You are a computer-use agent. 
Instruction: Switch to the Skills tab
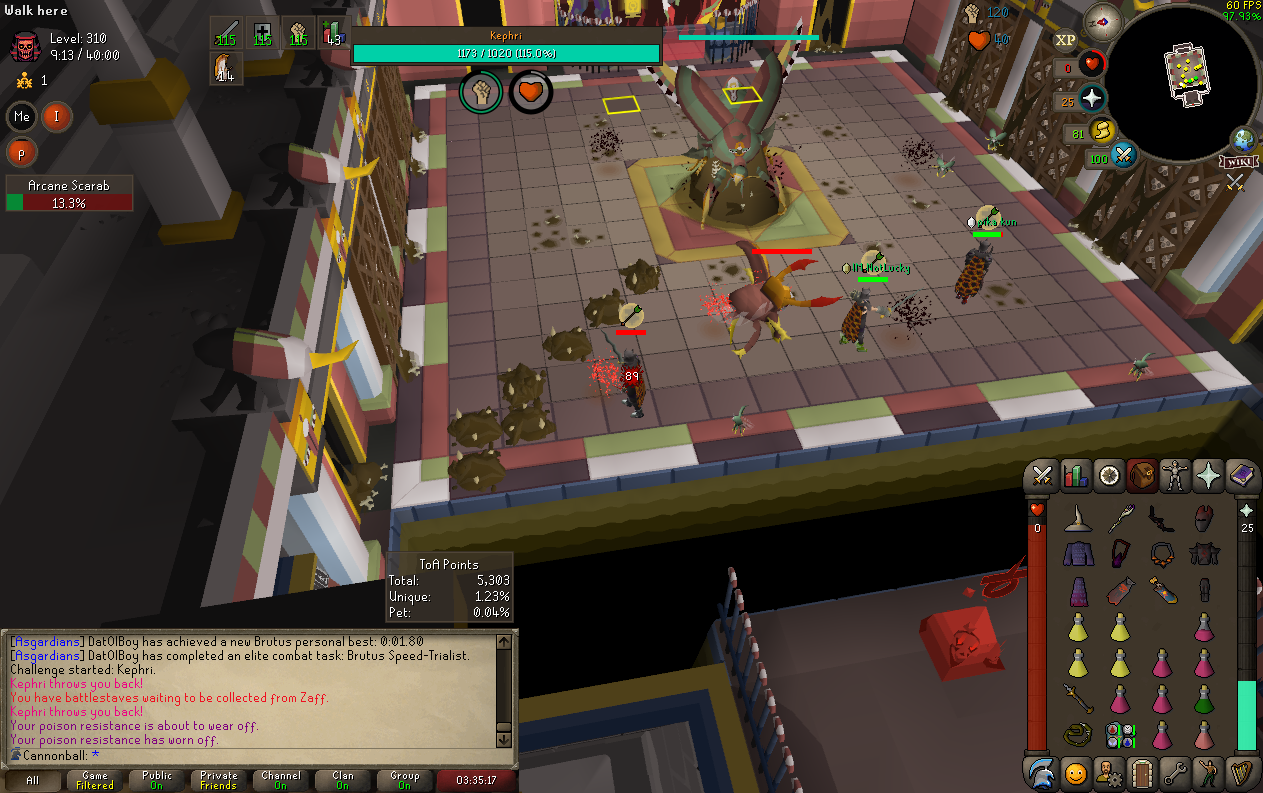click(x=1075, y=476)
